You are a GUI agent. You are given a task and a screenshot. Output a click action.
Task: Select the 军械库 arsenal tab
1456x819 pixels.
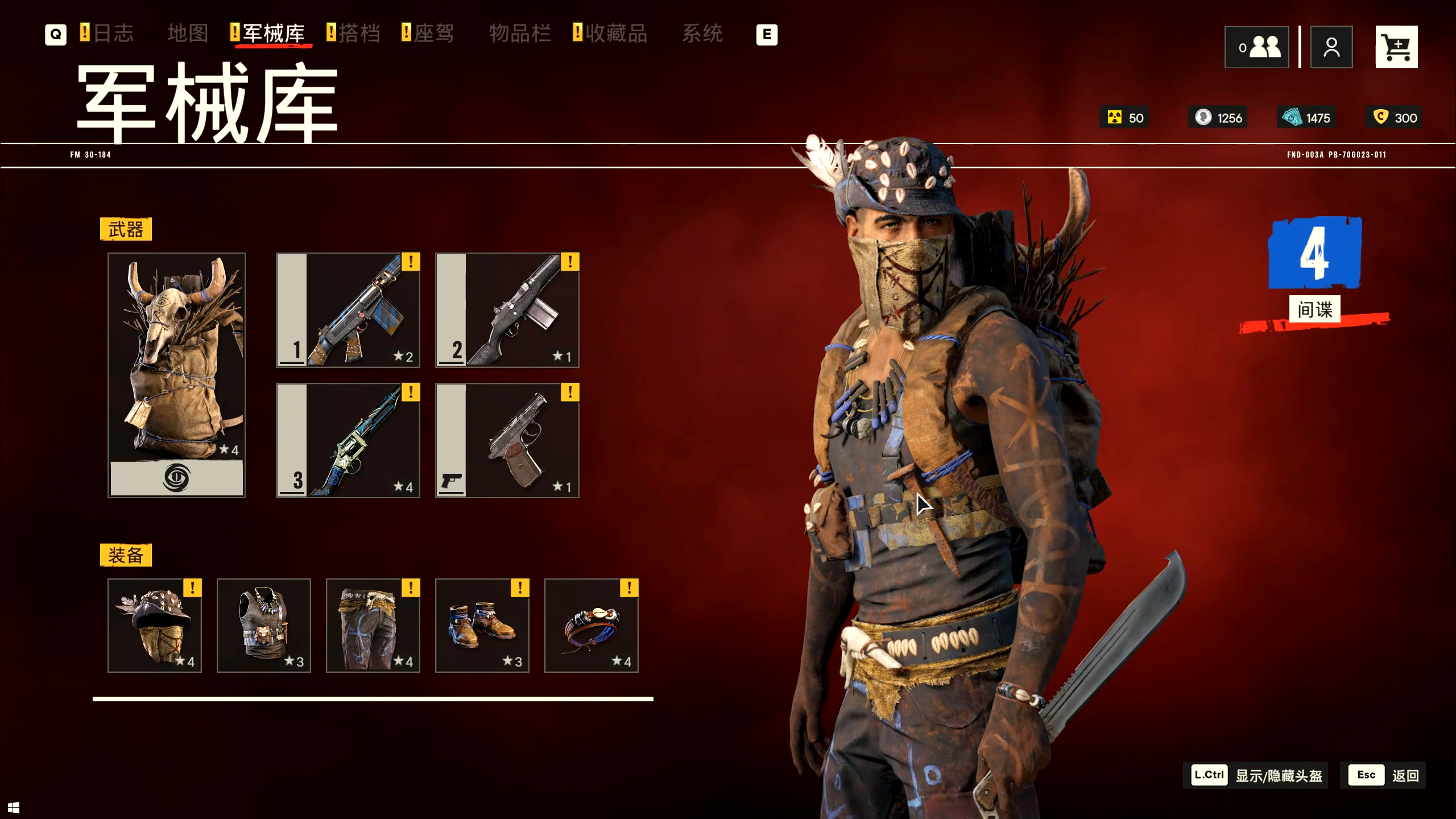pos(274,34)
